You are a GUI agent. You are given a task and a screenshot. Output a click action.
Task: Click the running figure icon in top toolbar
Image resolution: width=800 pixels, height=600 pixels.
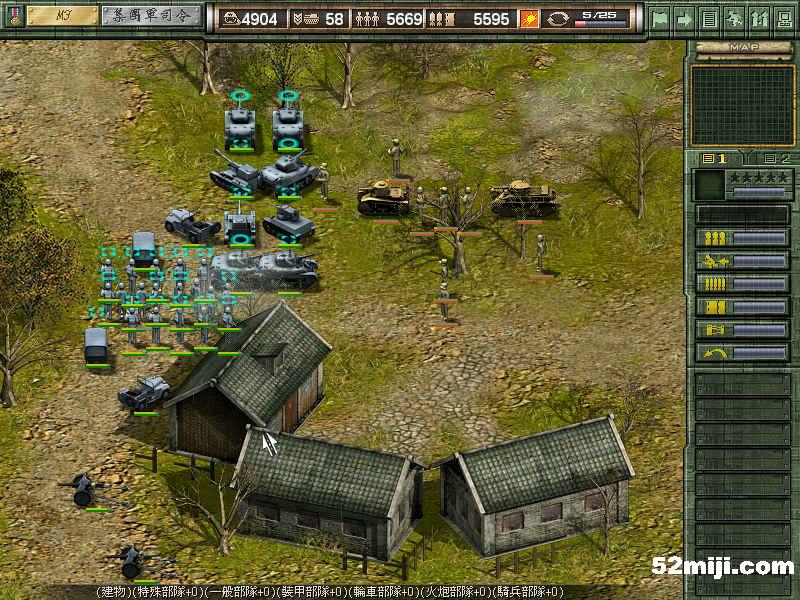[x=734, y=18]
